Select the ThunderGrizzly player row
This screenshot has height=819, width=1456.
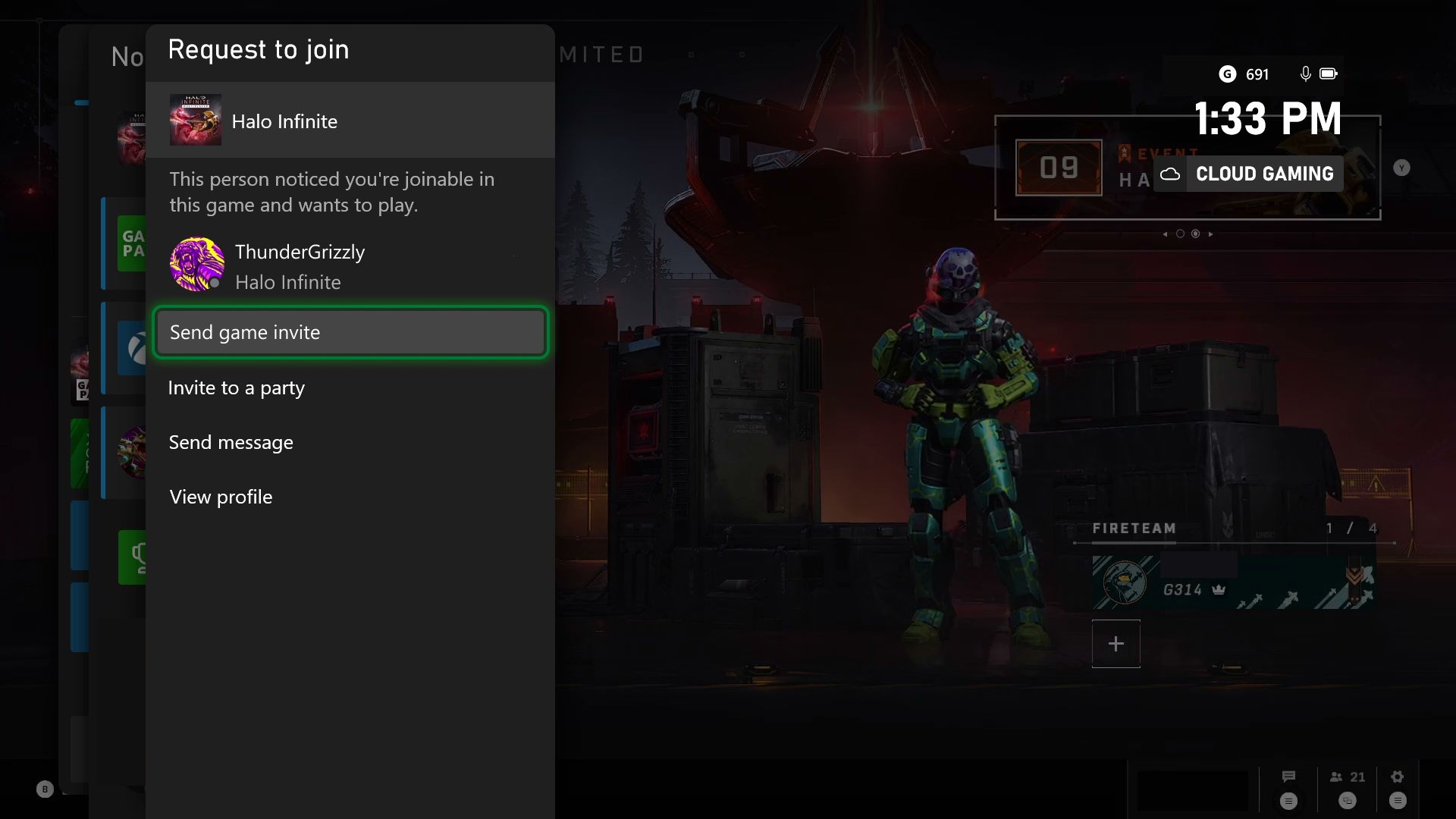350,266
